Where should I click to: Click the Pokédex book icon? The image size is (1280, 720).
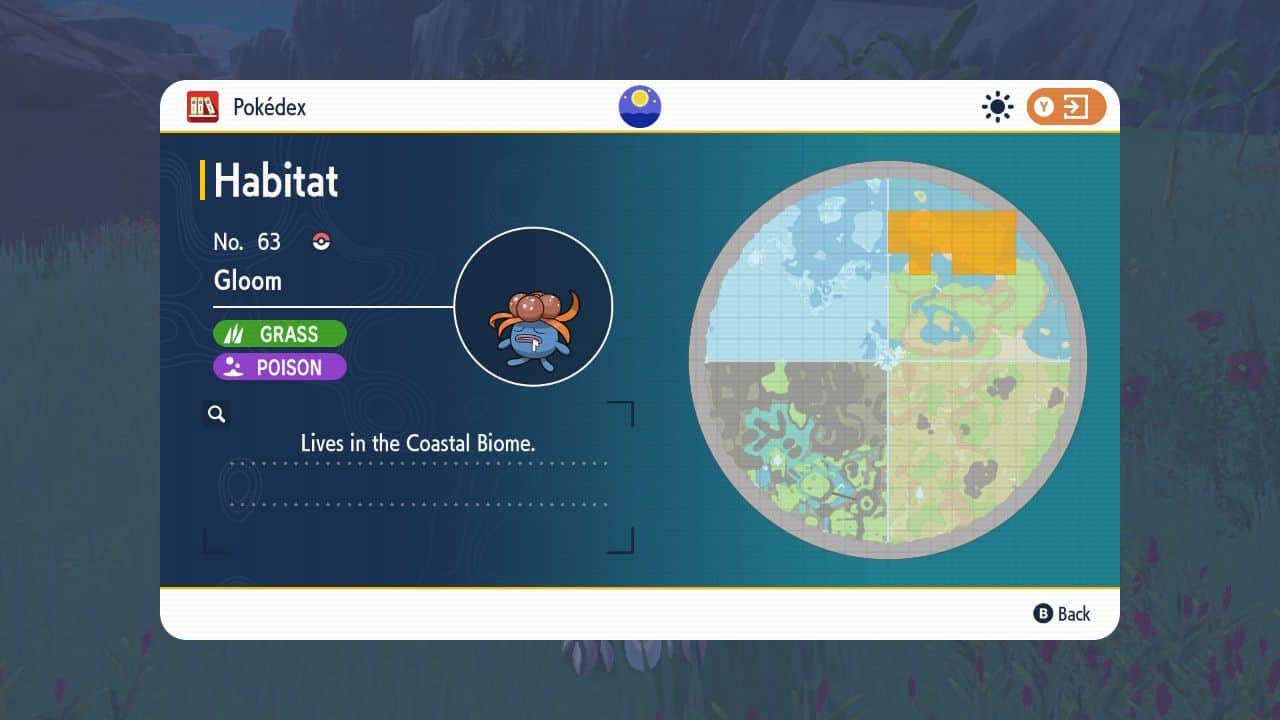coord(202,107)
